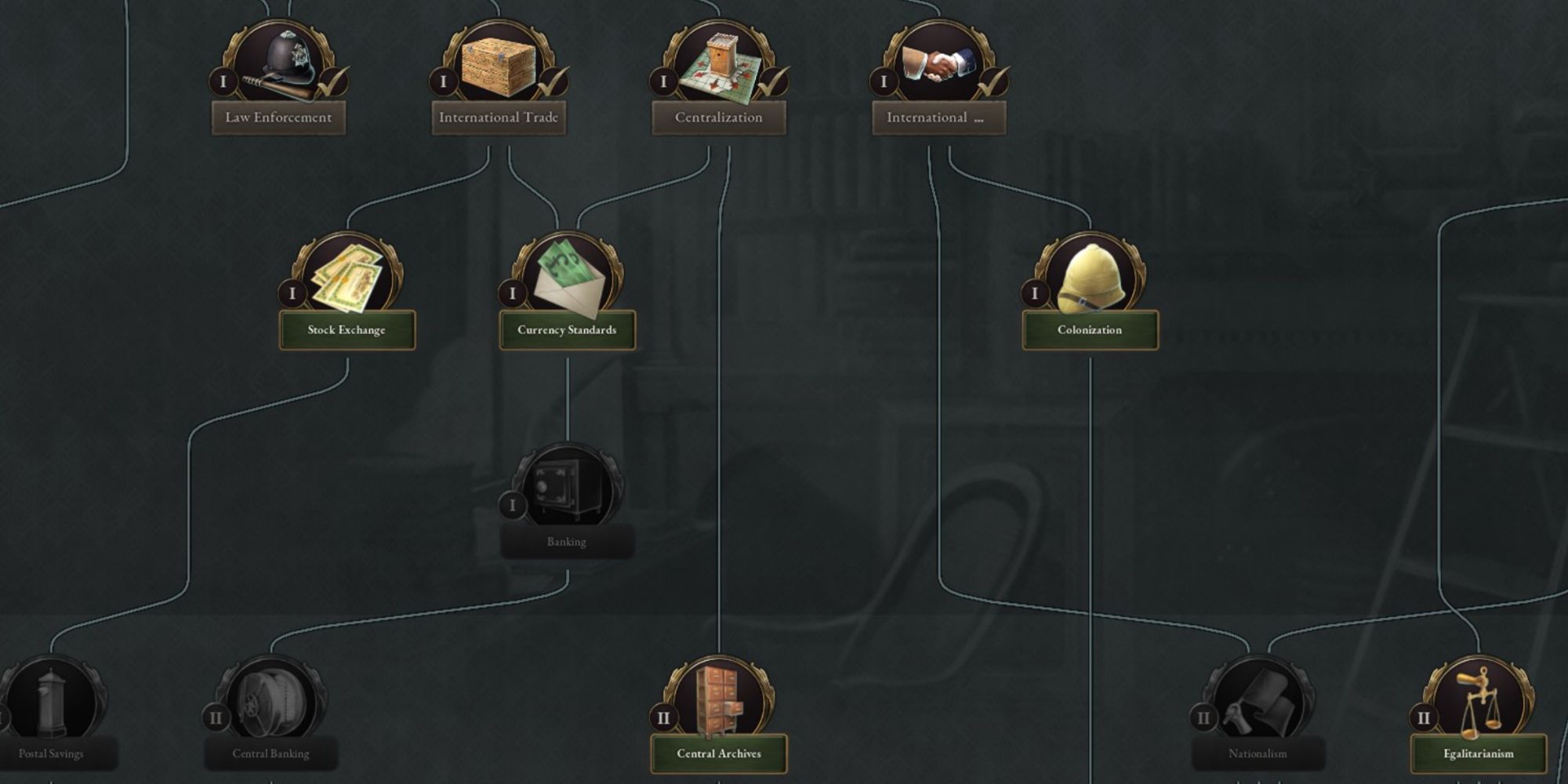Click the Colonization name label
The image size is (1568, 784).
click(1090, 331)
